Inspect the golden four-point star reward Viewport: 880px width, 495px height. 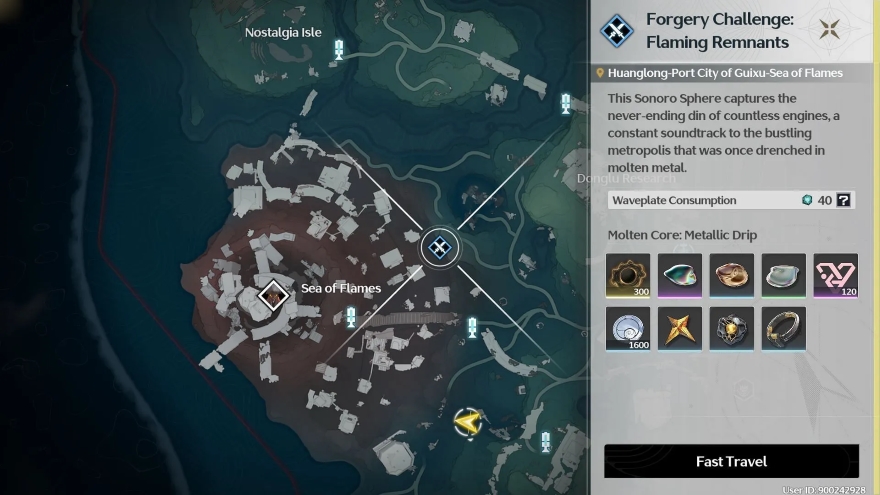coord(680,329)
